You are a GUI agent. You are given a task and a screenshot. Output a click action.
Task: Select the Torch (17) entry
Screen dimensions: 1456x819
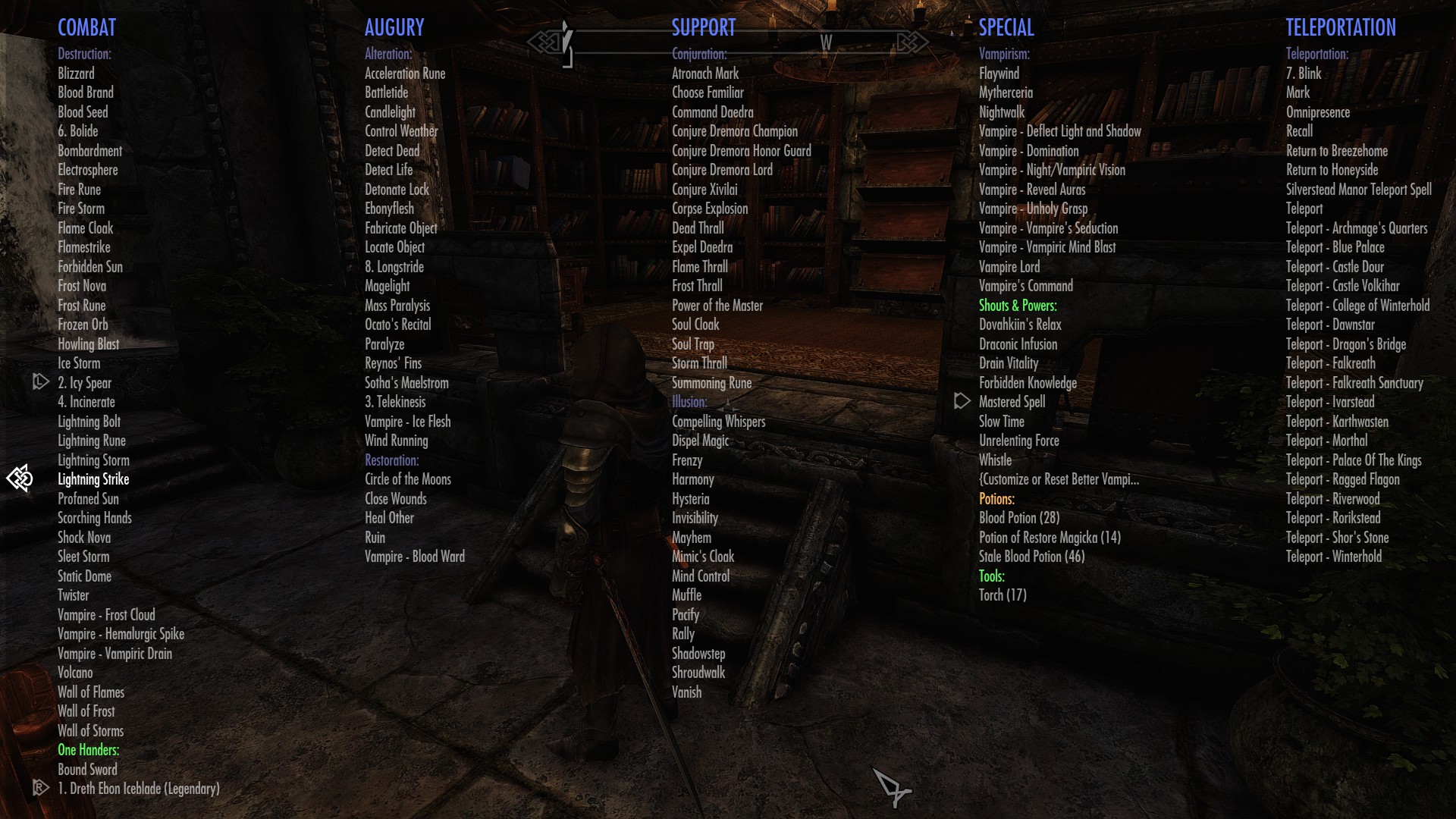point(1003,595)
